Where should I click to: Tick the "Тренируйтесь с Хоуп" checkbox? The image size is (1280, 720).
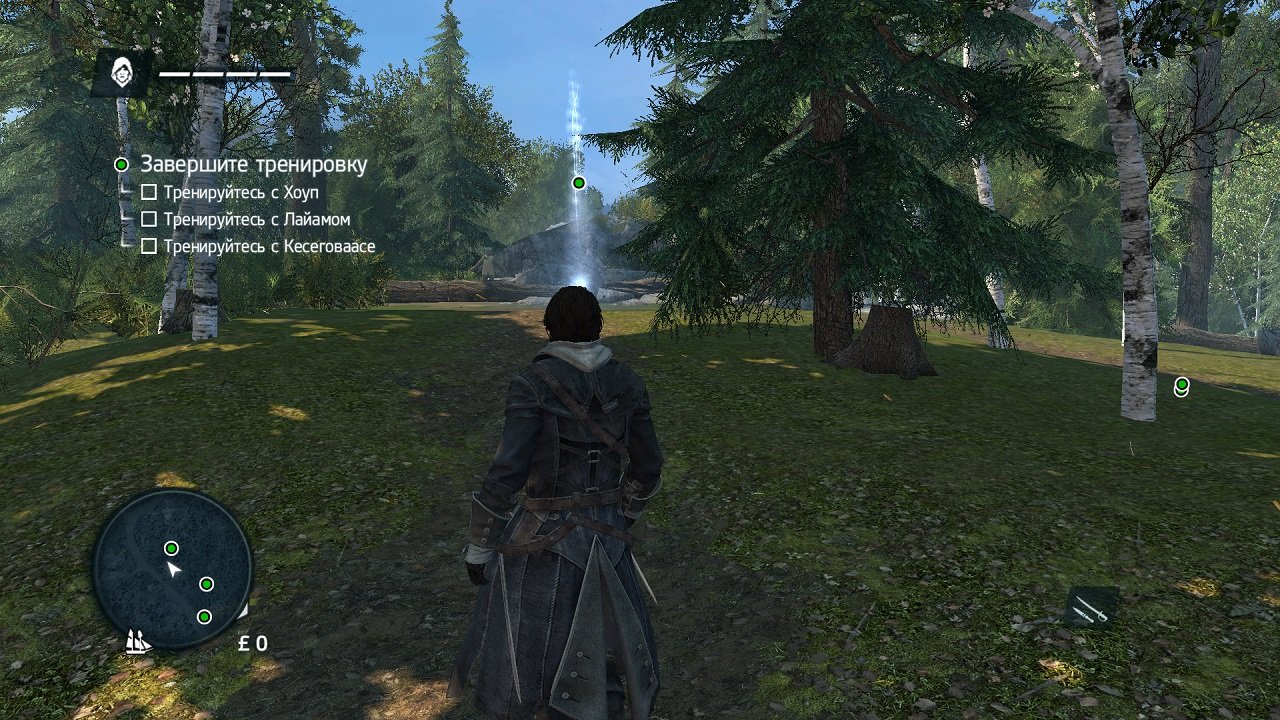pyautogui.click(x=149, y=192)
